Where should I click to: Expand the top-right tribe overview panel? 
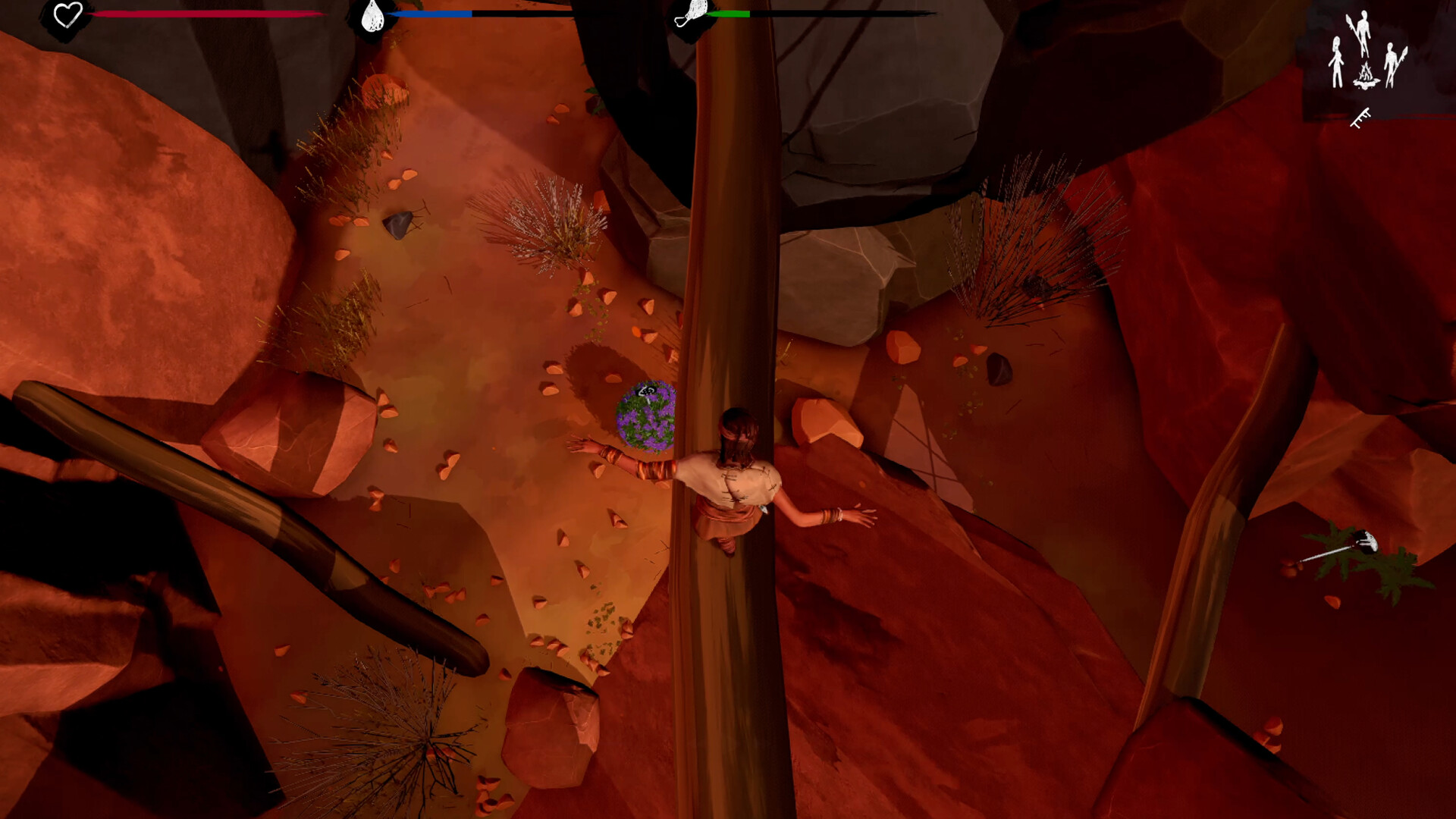tap(1365, 64)
